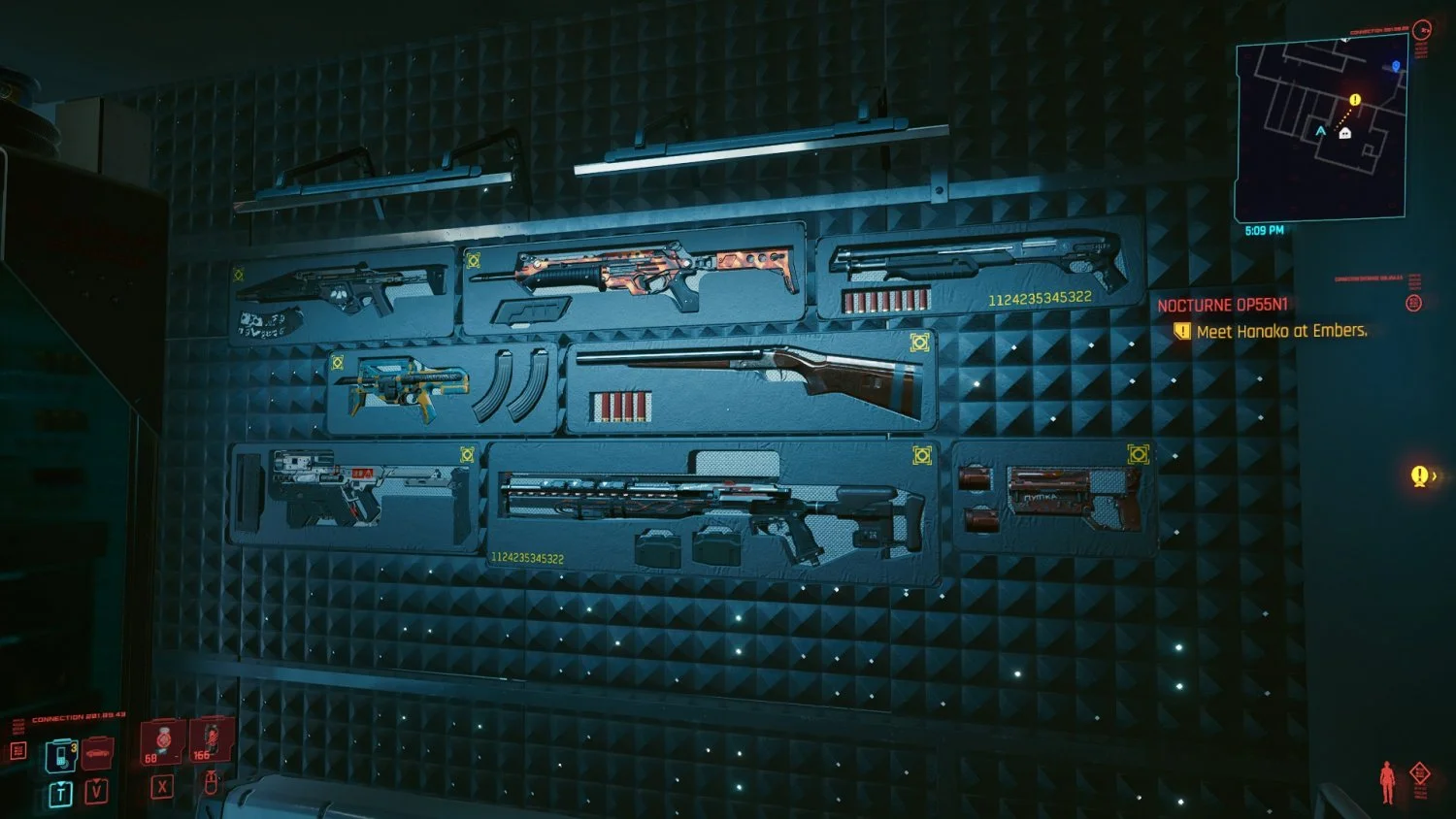The image size is (1456, 819).
Task: Click the blue pin marker on minimap
Action: [1396, 66]
